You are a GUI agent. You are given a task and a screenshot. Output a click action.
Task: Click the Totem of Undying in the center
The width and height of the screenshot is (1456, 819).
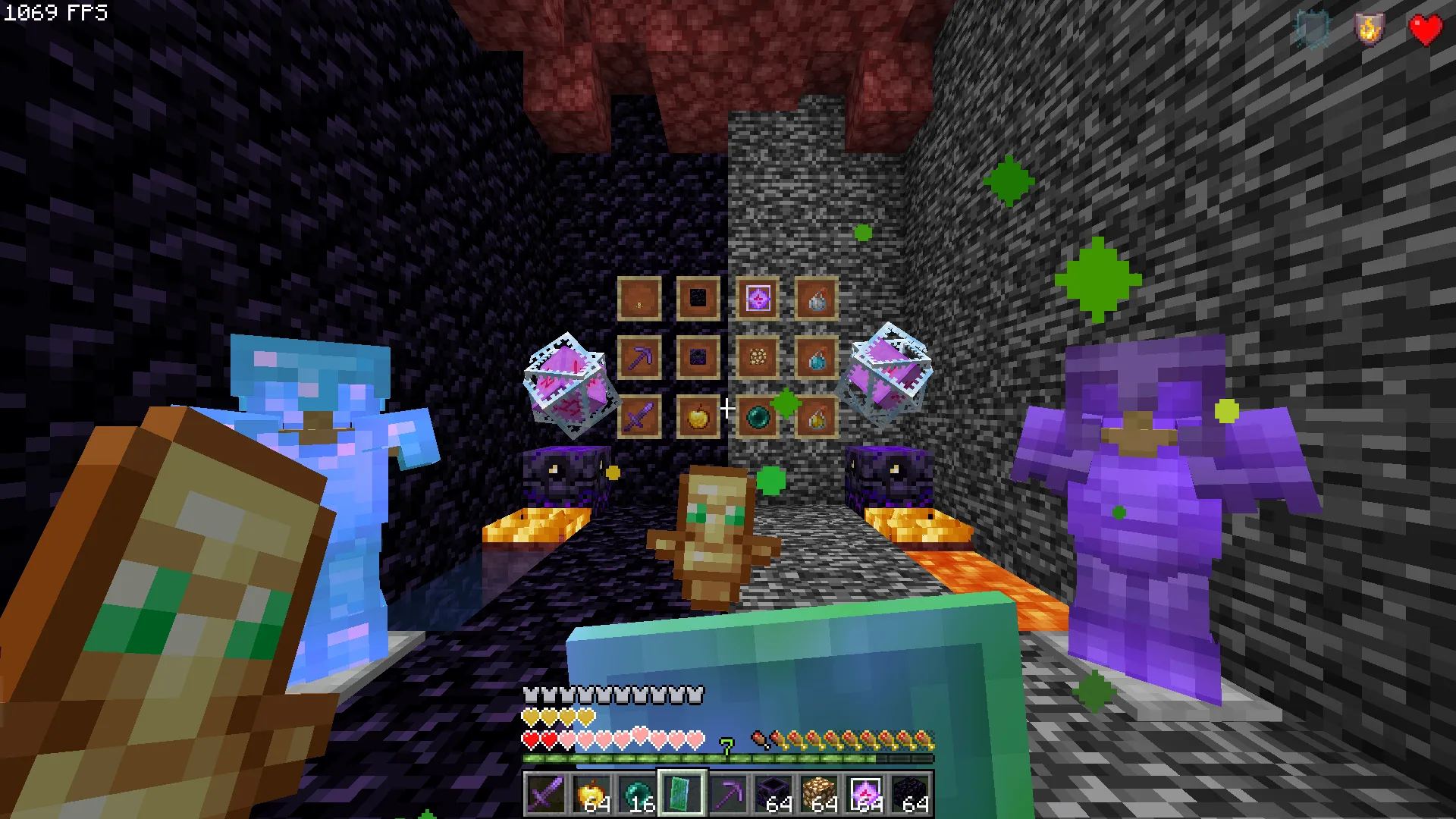[x=713, y=538]
